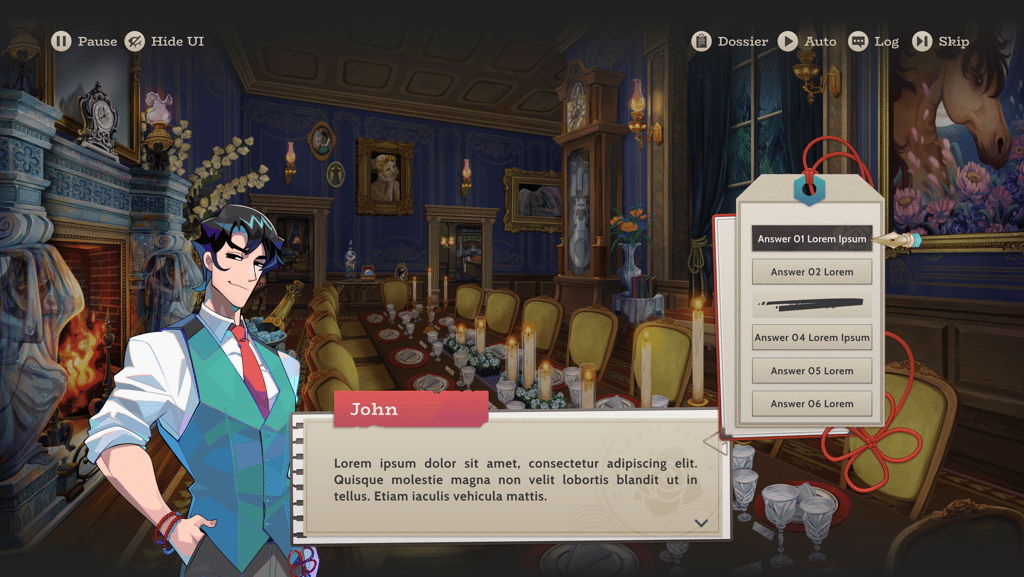Image resolution: width=1024 pixels, height=577 pixels.
Task: Select Answer 02 Lorem
Action: pos(811,272)
